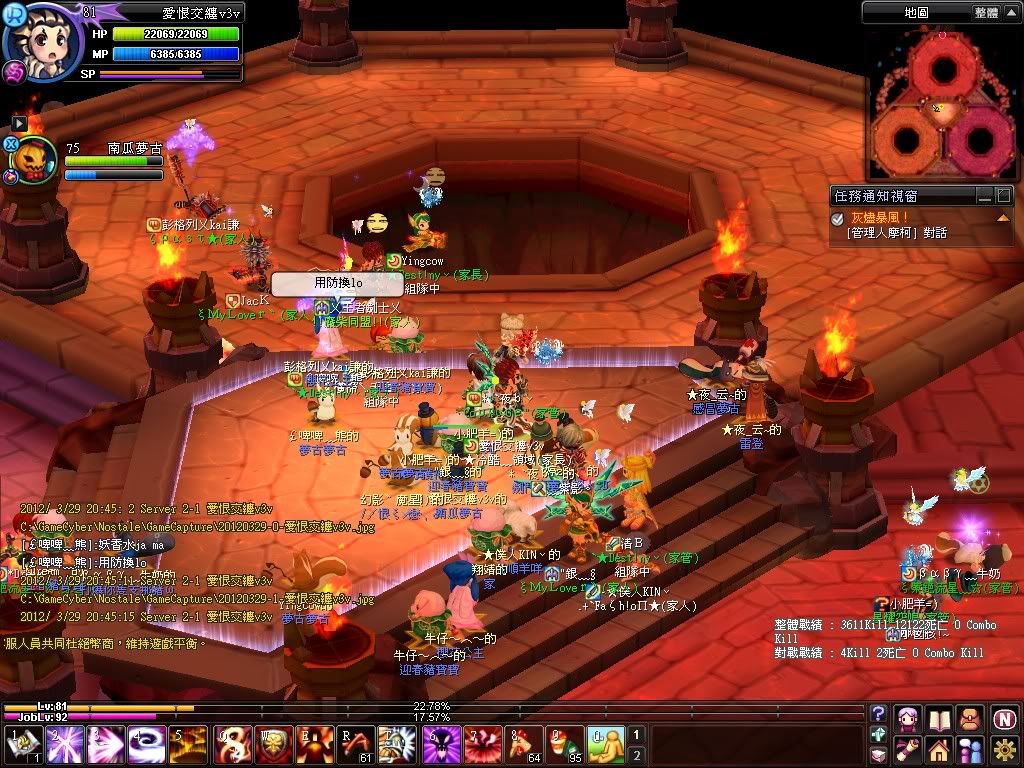Collapse the minimap with the arrow button
The width and height of the screenshot is (1024, 768).
tap(1011, 12)
